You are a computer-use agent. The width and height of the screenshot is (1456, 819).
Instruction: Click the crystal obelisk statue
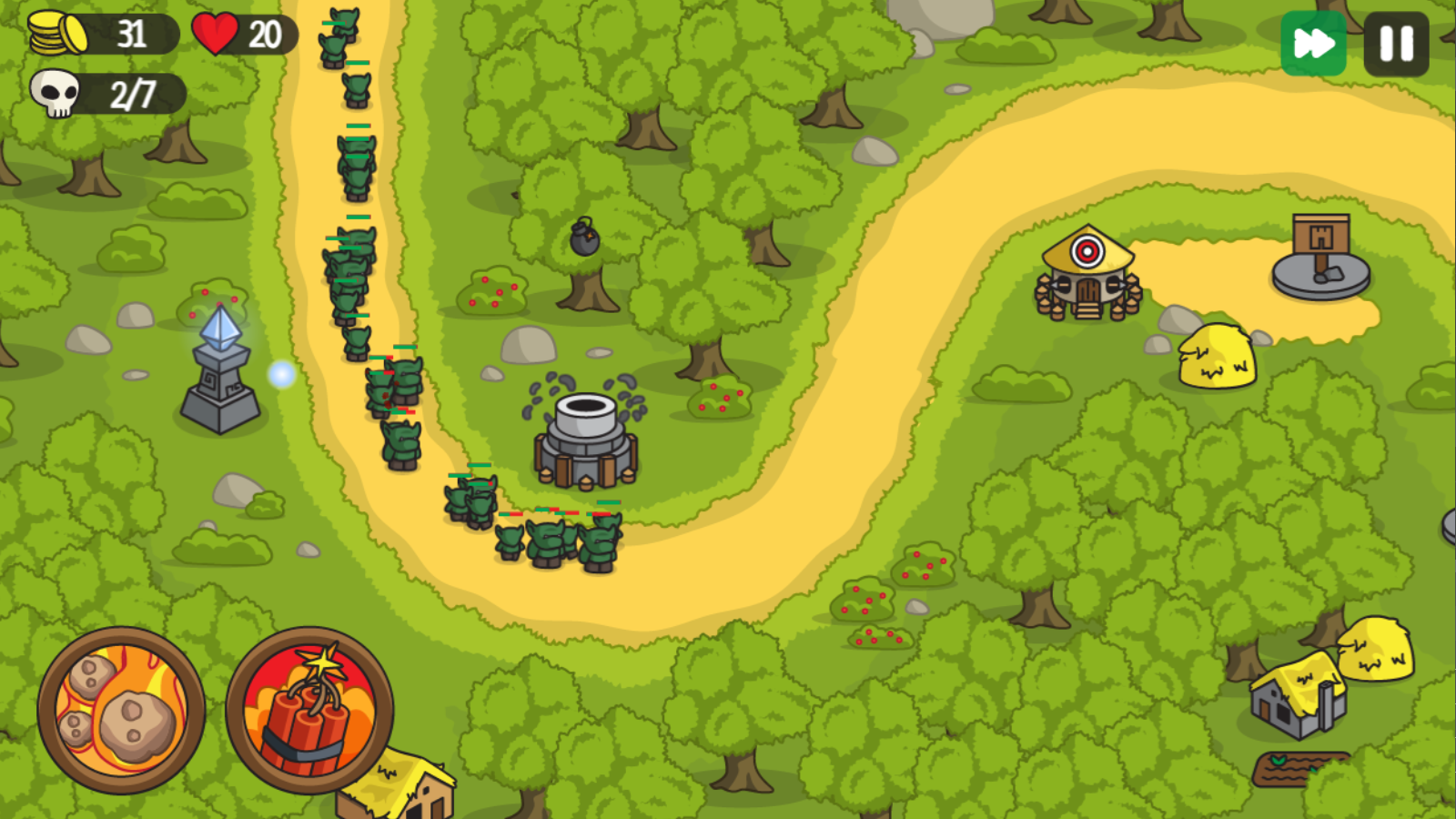(x=218, y=364)
